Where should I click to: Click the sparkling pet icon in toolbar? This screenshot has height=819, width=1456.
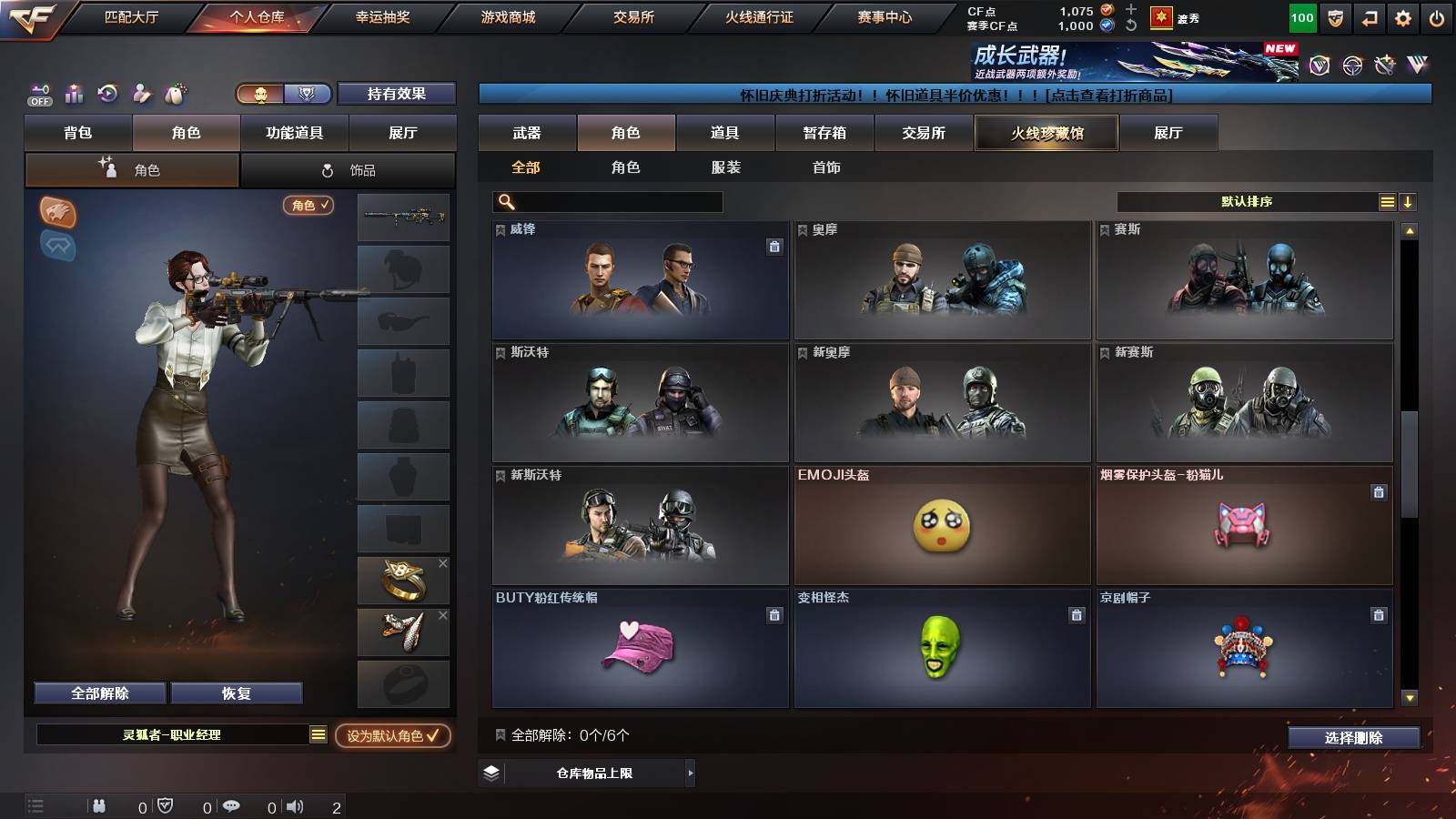pos(177,93)
